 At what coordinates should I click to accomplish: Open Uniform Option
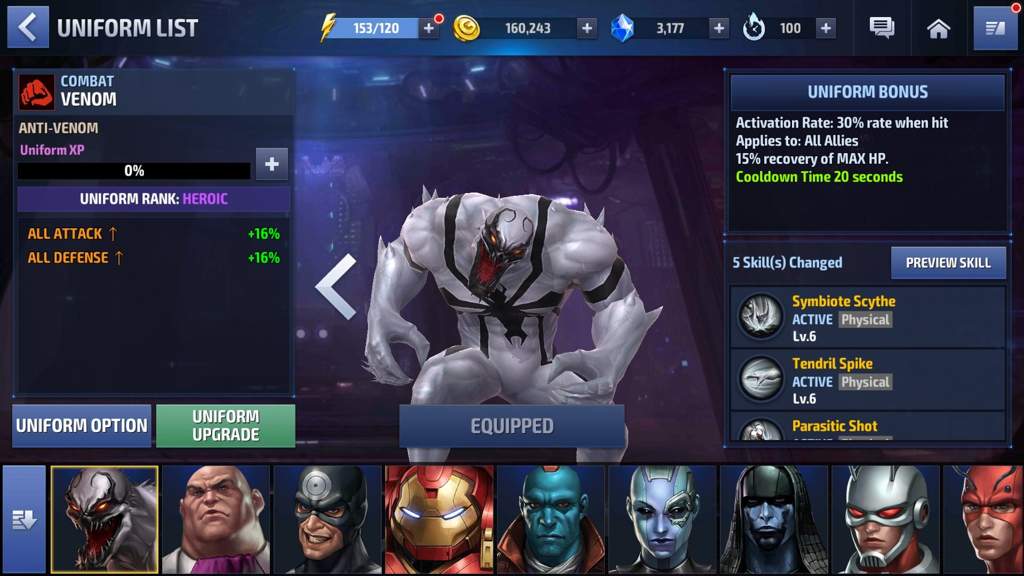[x=82, y=426]
